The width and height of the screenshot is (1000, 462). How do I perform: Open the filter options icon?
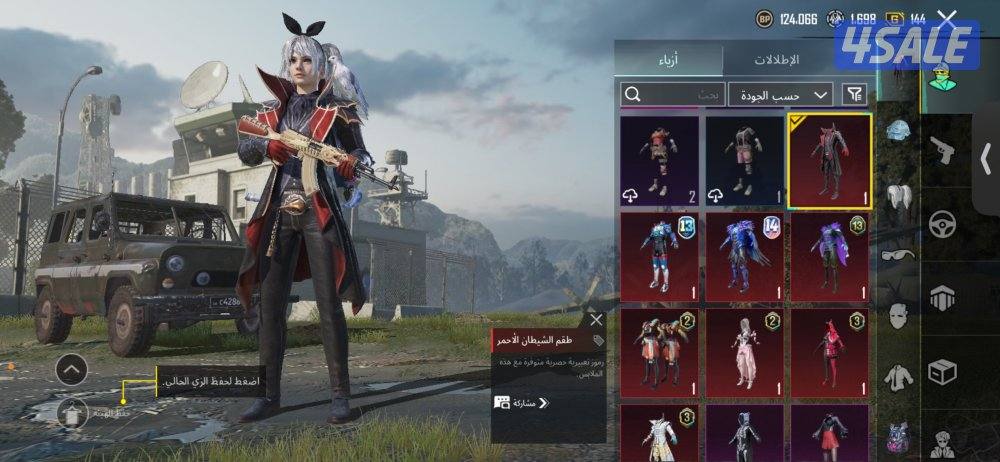[x=856, y=94]
